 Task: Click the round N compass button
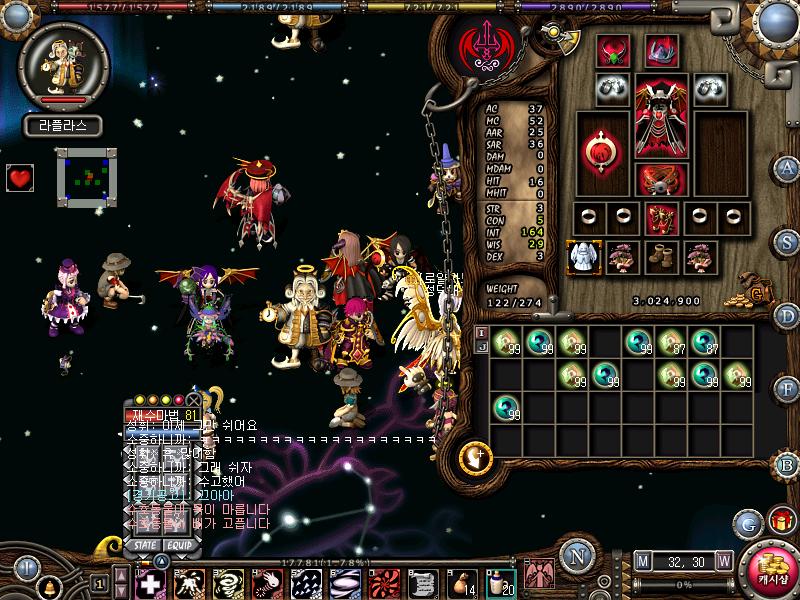tap(573, 556)
